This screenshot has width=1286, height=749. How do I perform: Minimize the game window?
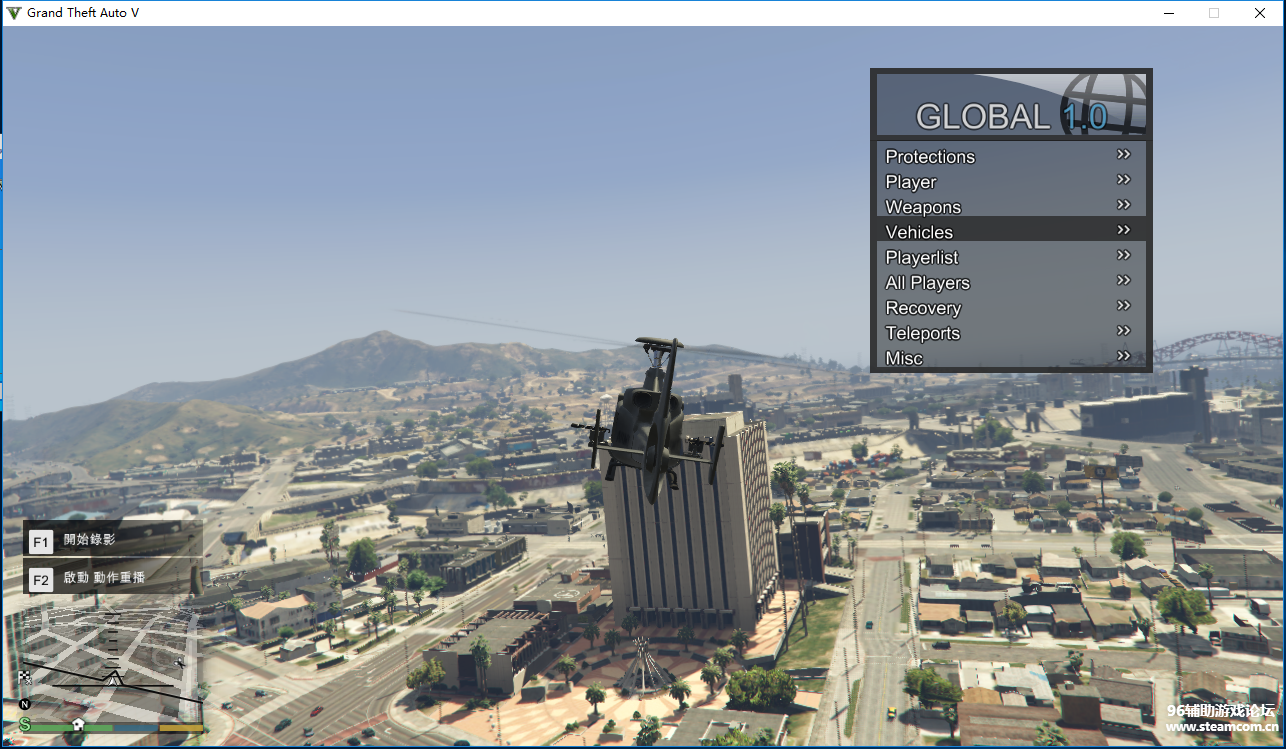tap(1168, 13)
